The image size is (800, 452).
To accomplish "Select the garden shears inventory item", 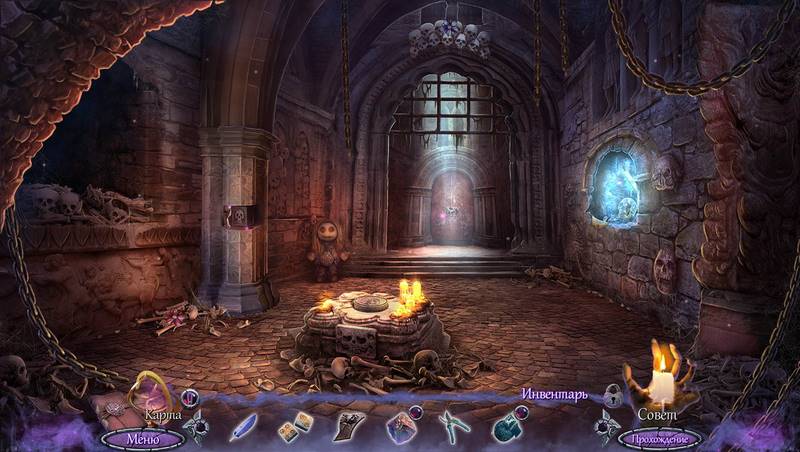I will point(453,427).
